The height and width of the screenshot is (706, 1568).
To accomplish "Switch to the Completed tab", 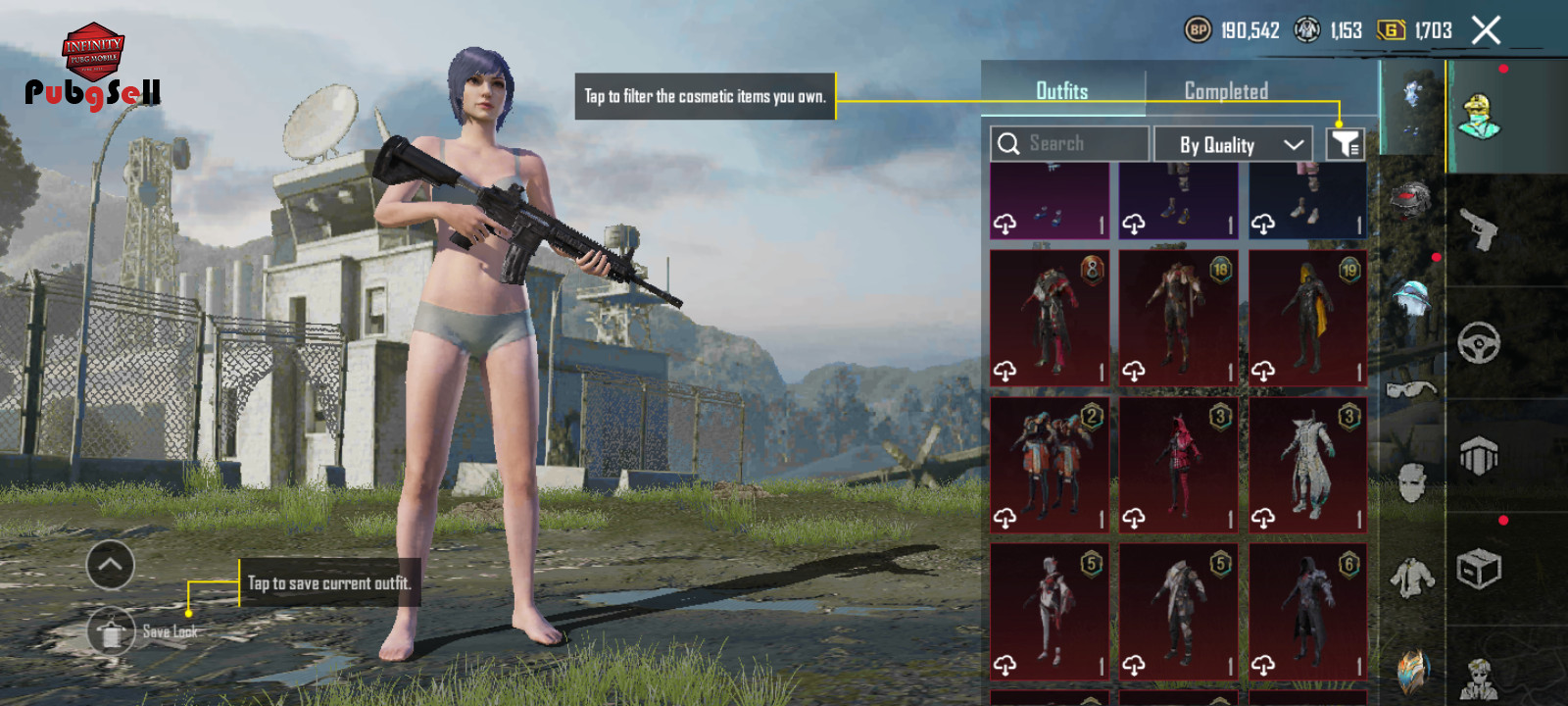I will point(1226,90).
